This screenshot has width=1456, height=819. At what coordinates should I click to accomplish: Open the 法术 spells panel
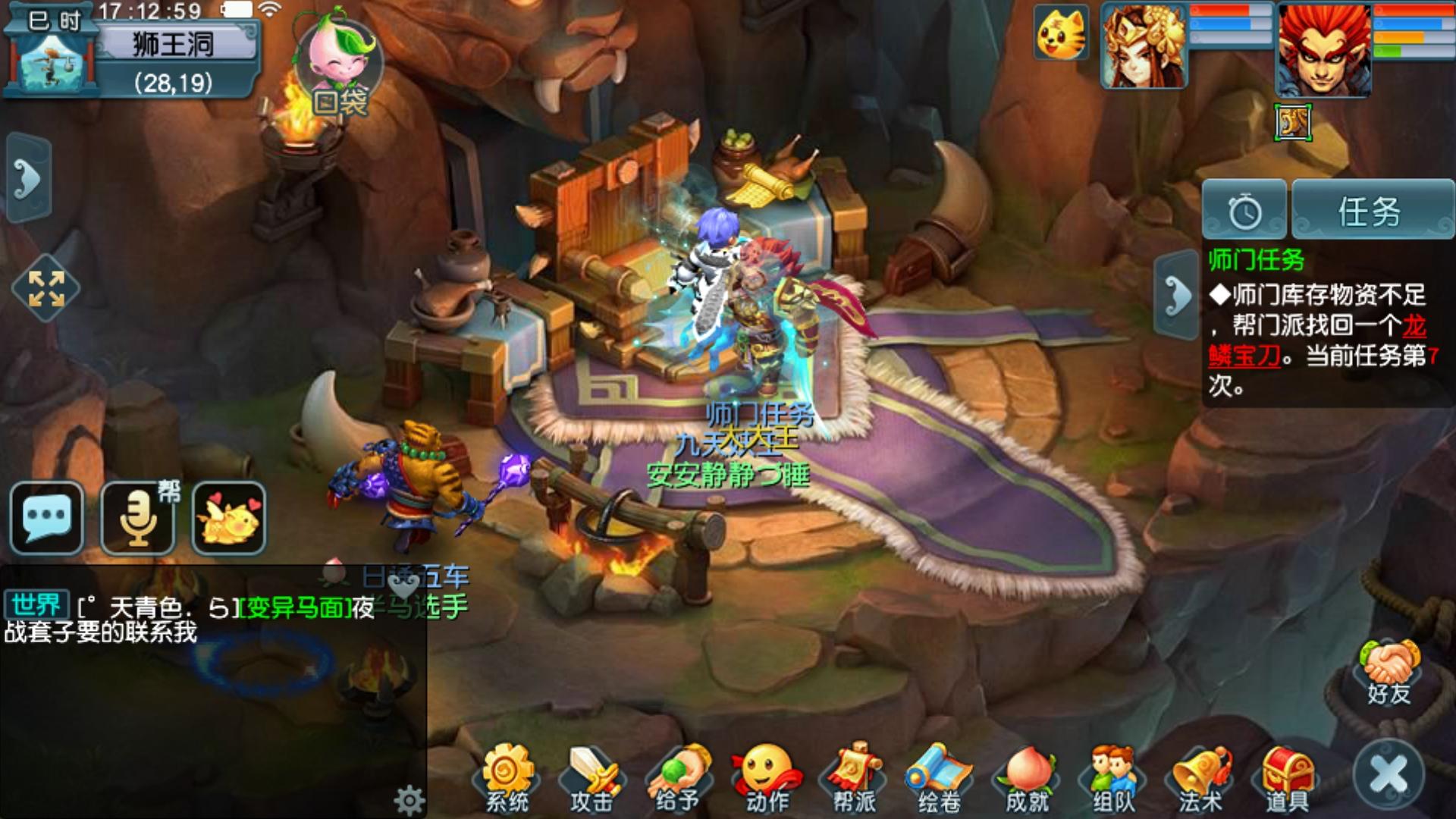pos(1201,779)
